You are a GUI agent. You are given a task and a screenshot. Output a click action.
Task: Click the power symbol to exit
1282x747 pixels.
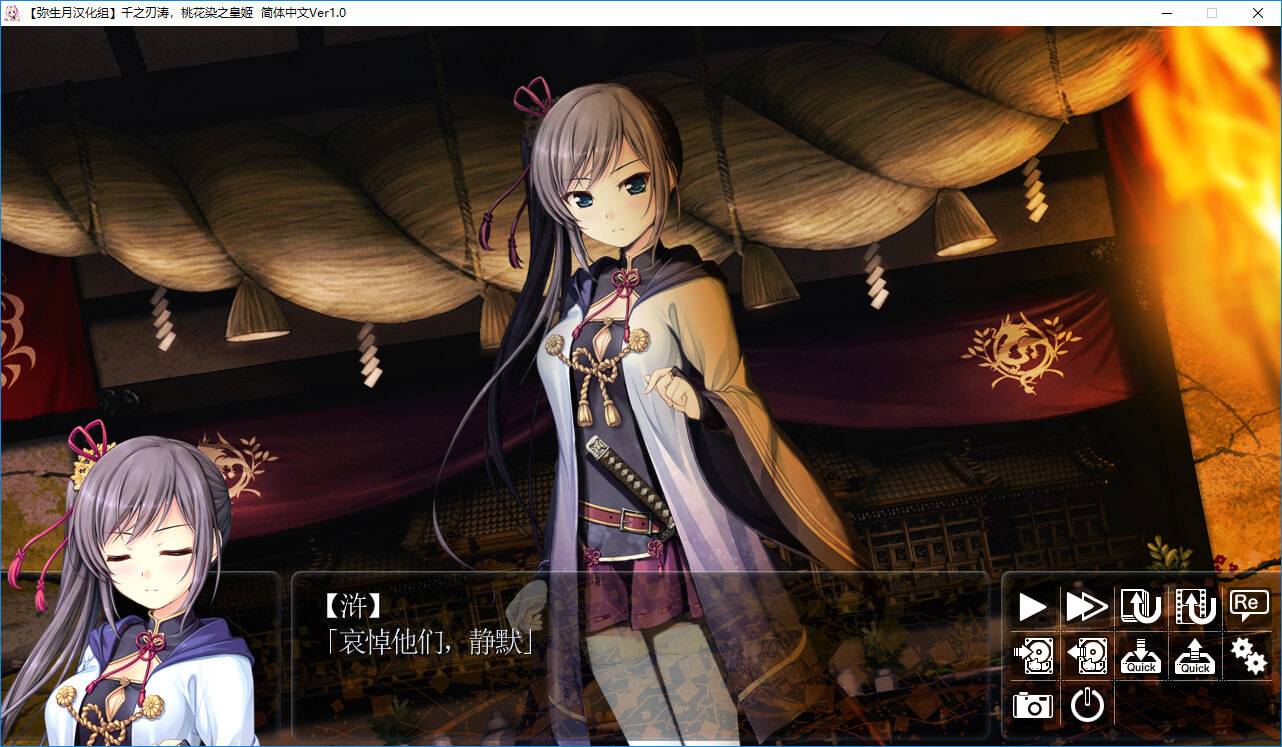tap(1087, 706)
